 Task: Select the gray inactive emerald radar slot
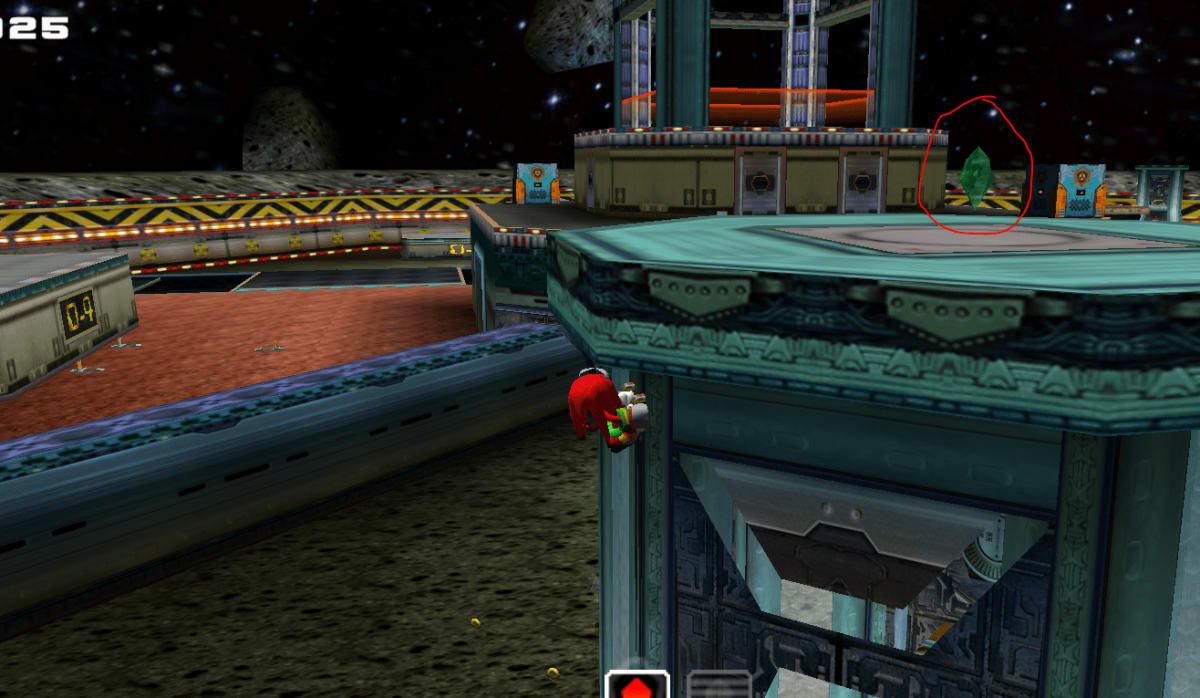point(718,686)
